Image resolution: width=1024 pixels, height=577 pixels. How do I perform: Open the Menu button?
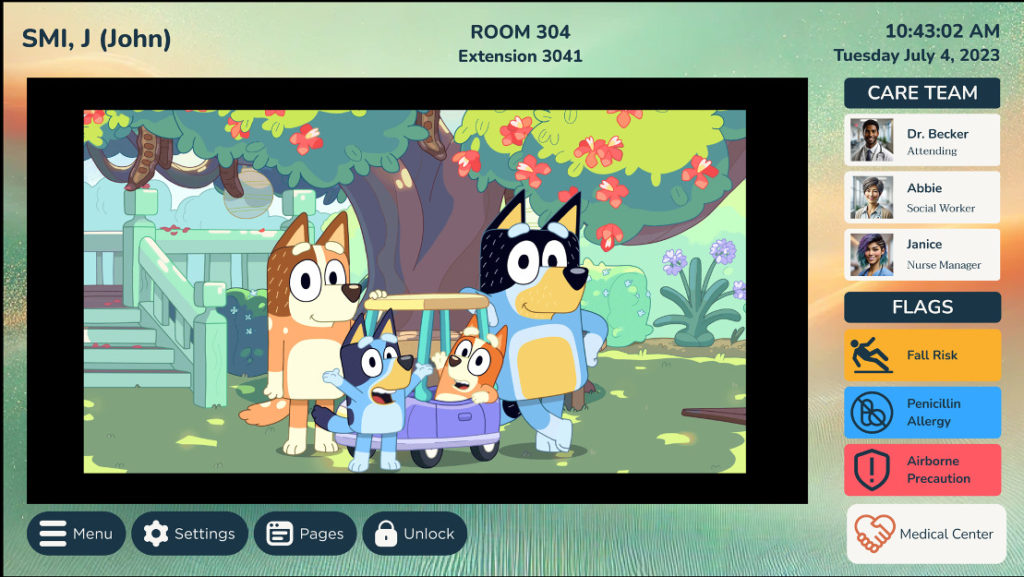(76, 534)
